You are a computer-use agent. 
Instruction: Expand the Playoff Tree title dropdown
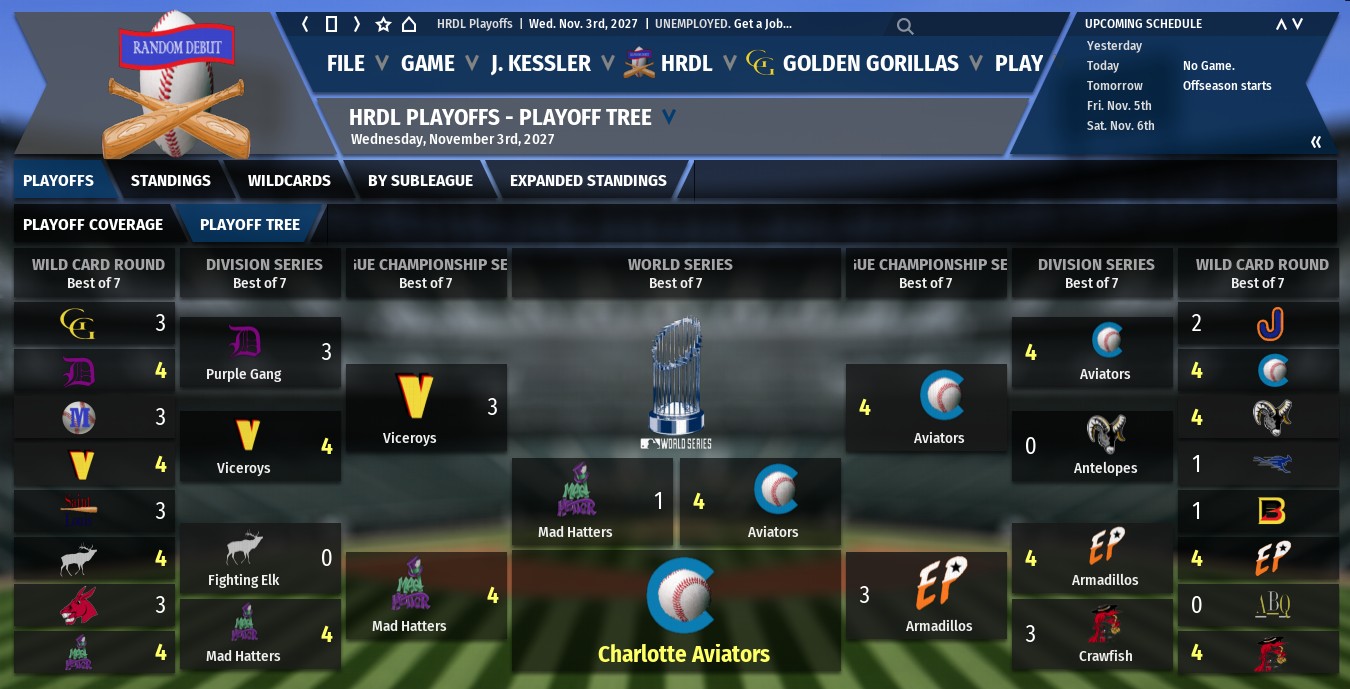pos(669,117)
